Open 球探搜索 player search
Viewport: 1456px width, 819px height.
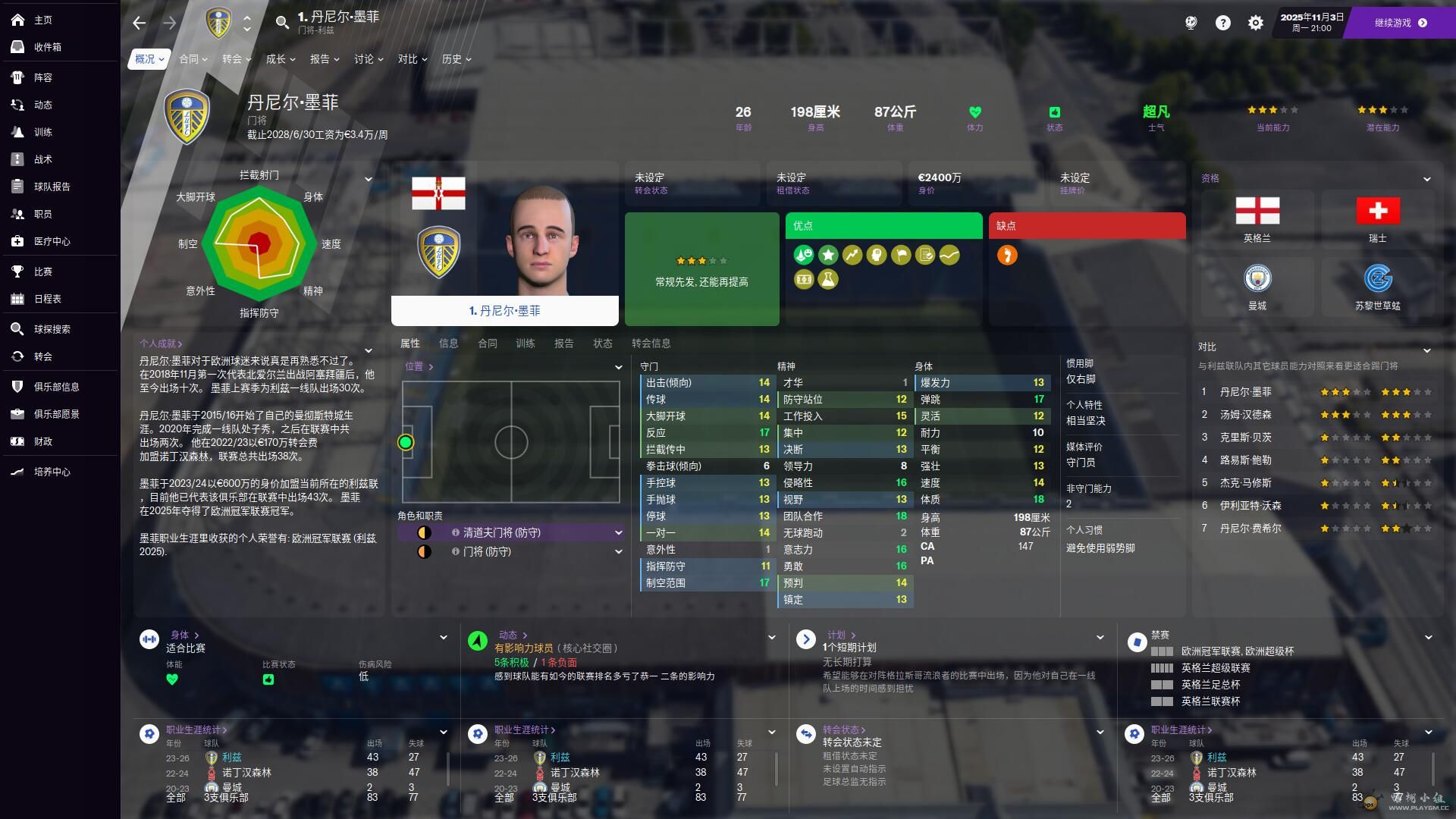click(x=52, y=329)
